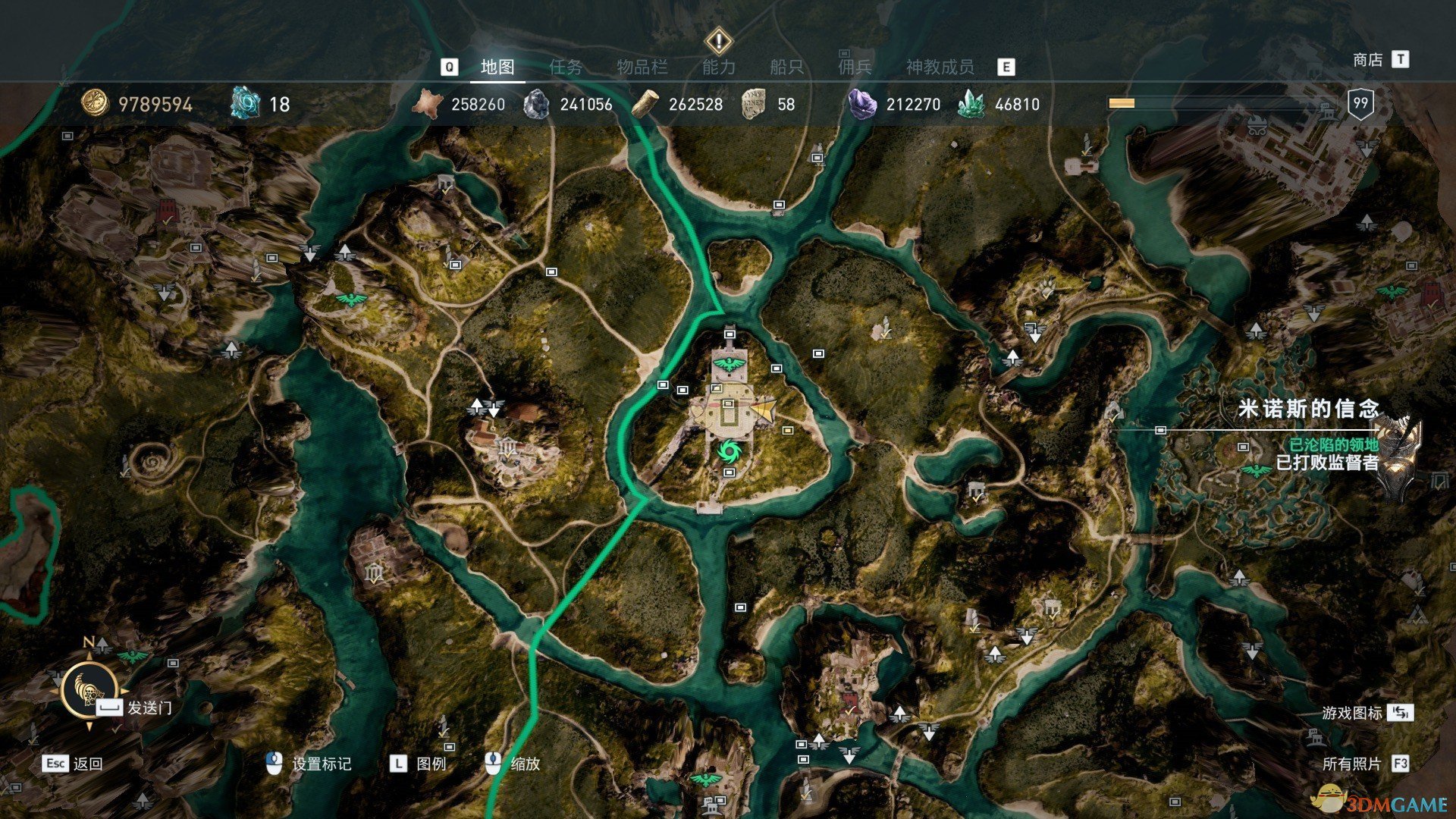Viewport: 1456px width, 819px height.
Task: Open the 船只 ship tab
Action: pos(786,67)
